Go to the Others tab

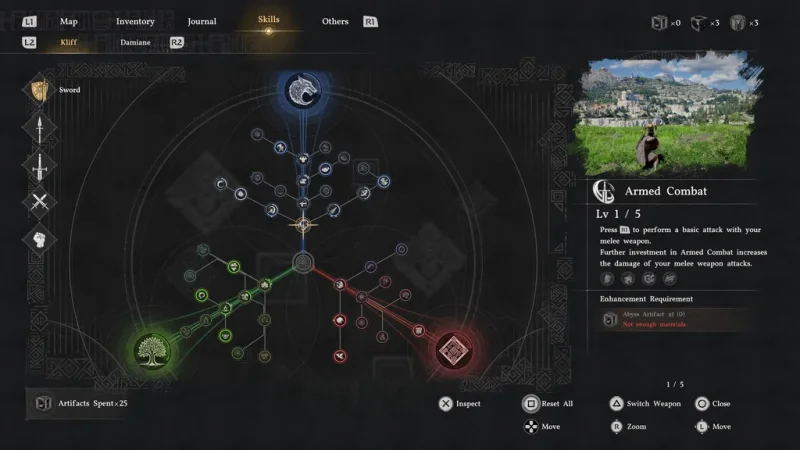pyautogui.click(x=335, y=21)
